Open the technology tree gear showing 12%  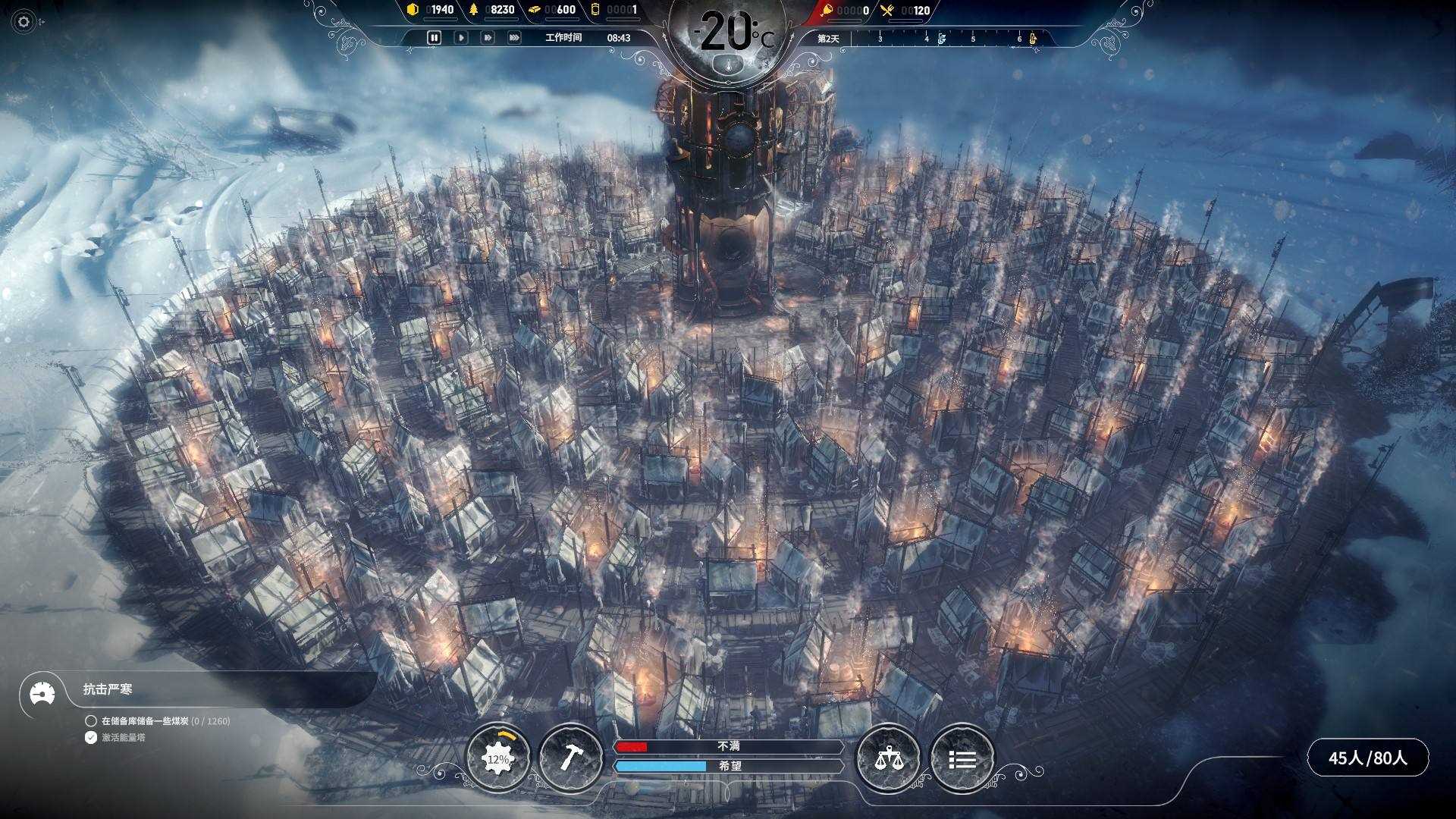pyautogui.click(x=497, y=758)
